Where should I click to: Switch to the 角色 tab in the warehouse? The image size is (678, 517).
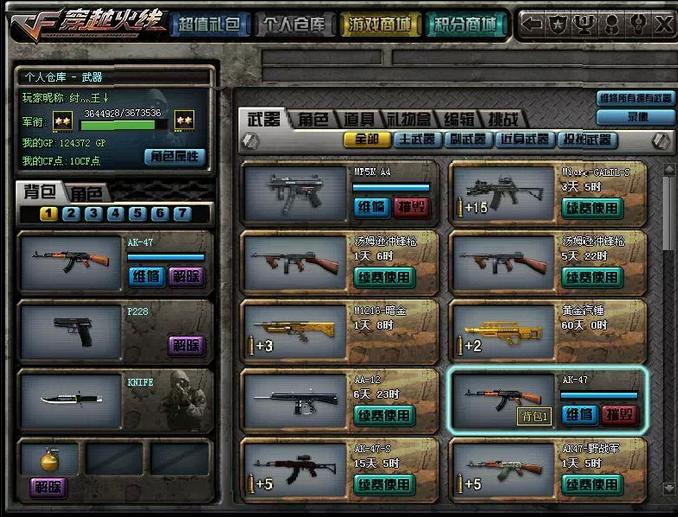pos(311,118)
